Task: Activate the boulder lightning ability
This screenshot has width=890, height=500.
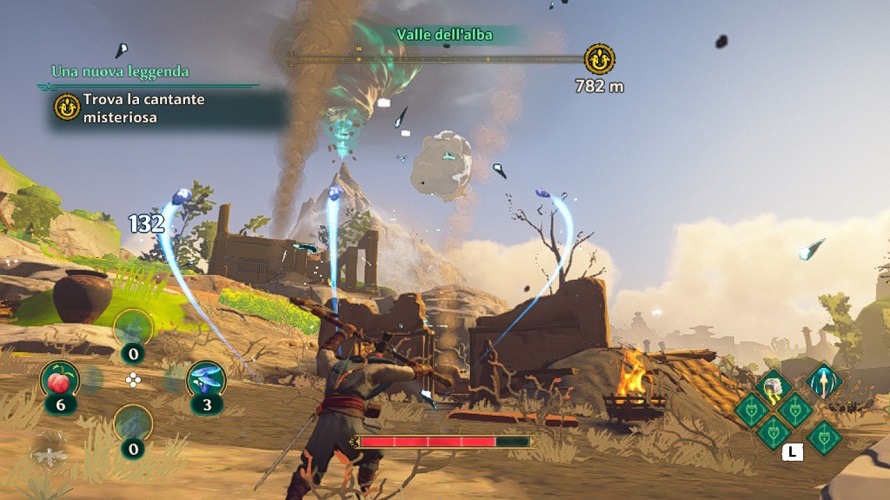Action: click(x=773, y=386)
